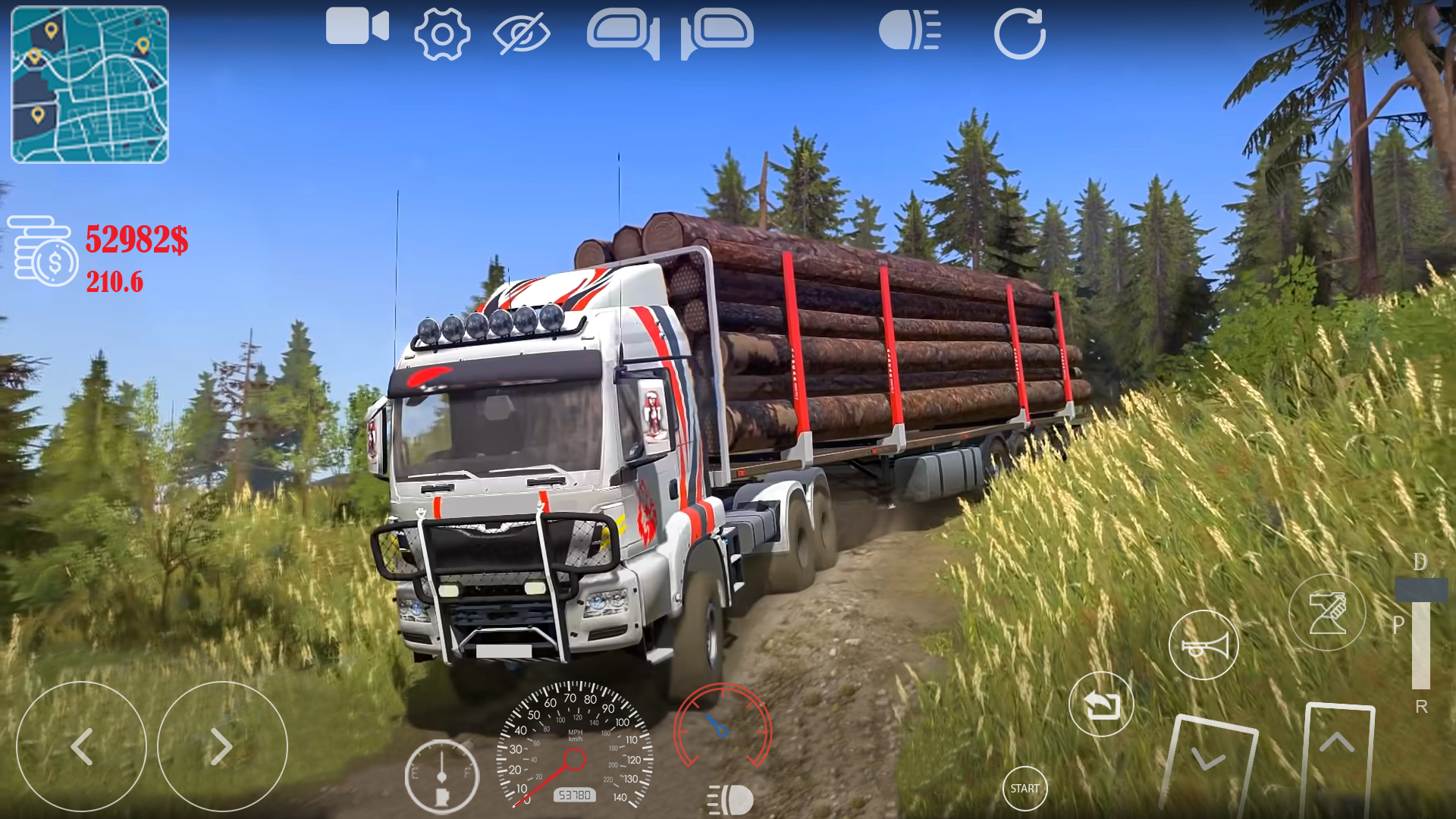Activate the winch tool icon
Screen dimensions: 1456x819
tap(1326, 612)
